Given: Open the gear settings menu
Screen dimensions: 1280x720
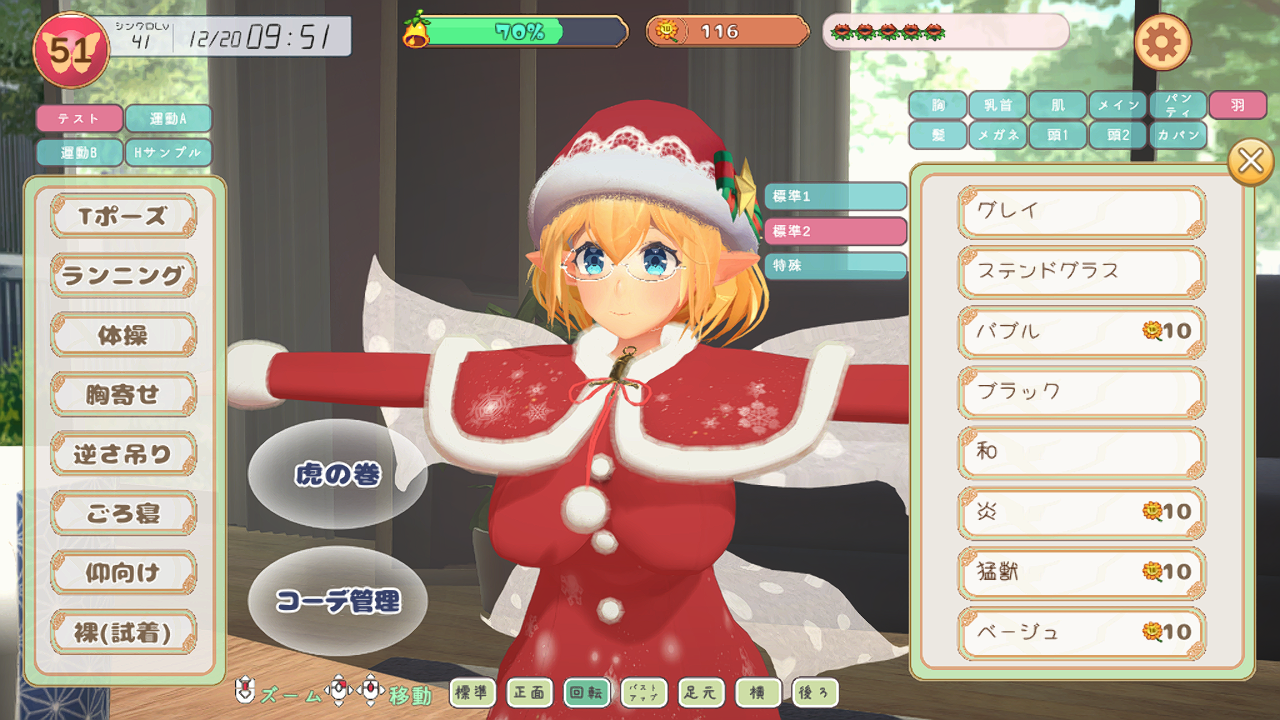Looking at the screenshot, I should tap(1162, 42).
